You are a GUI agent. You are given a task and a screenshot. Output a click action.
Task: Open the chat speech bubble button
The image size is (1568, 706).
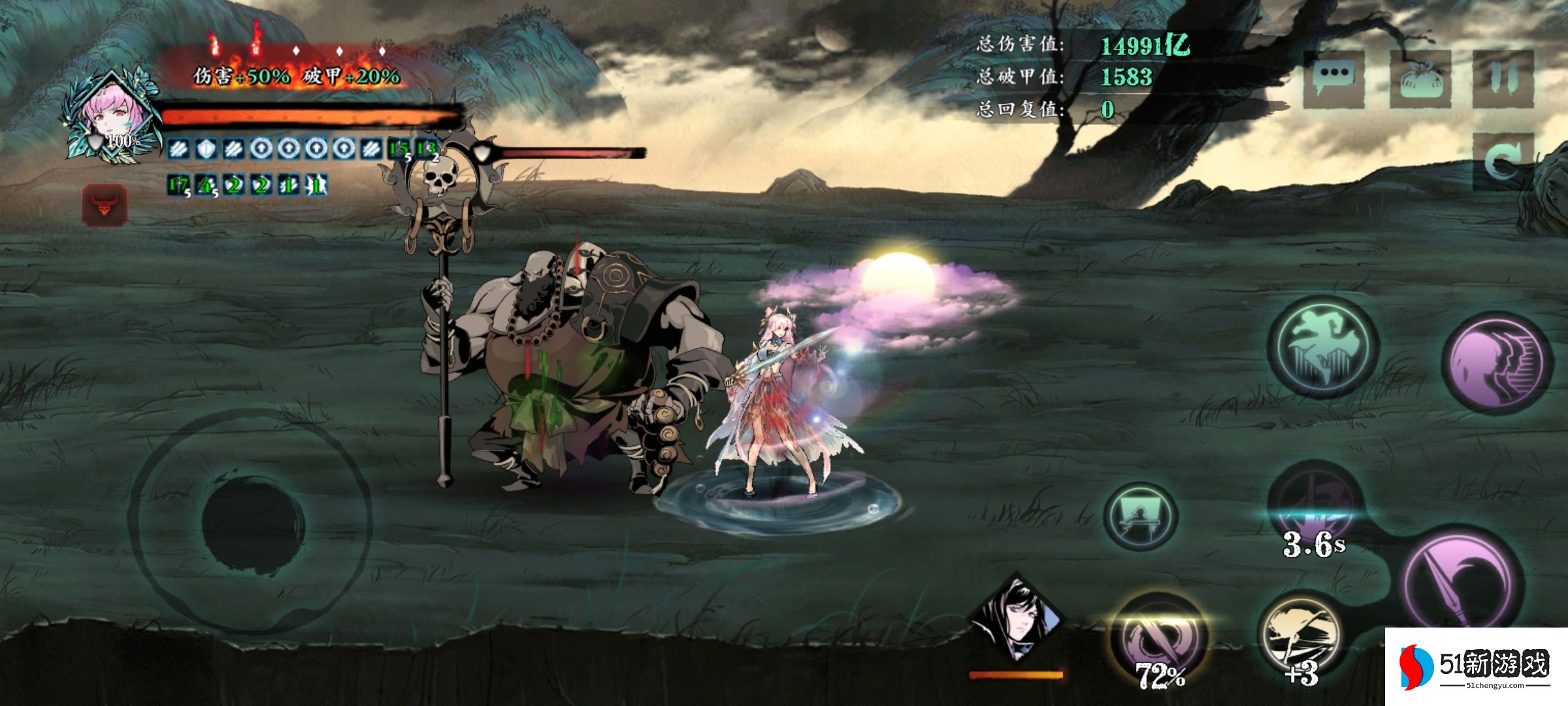[x=1333, y=80]
